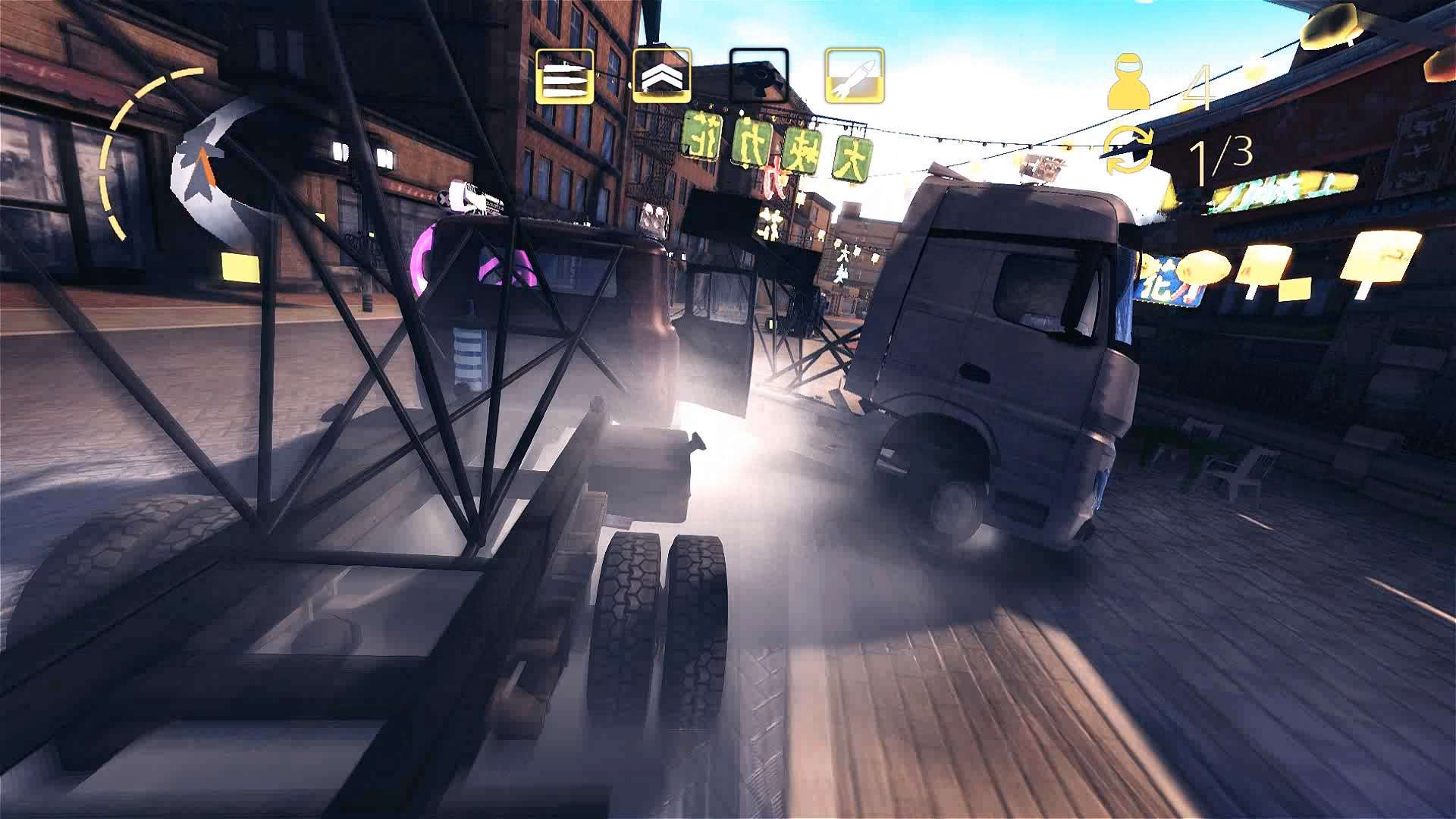Select the first weapon slot in the HUD

[565, 76]
